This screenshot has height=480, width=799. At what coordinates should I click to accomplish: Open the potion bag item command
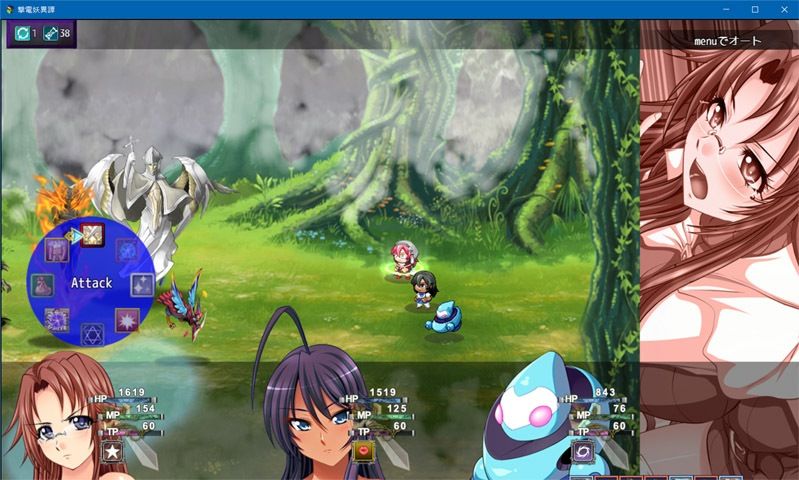[x=42, y=284]
